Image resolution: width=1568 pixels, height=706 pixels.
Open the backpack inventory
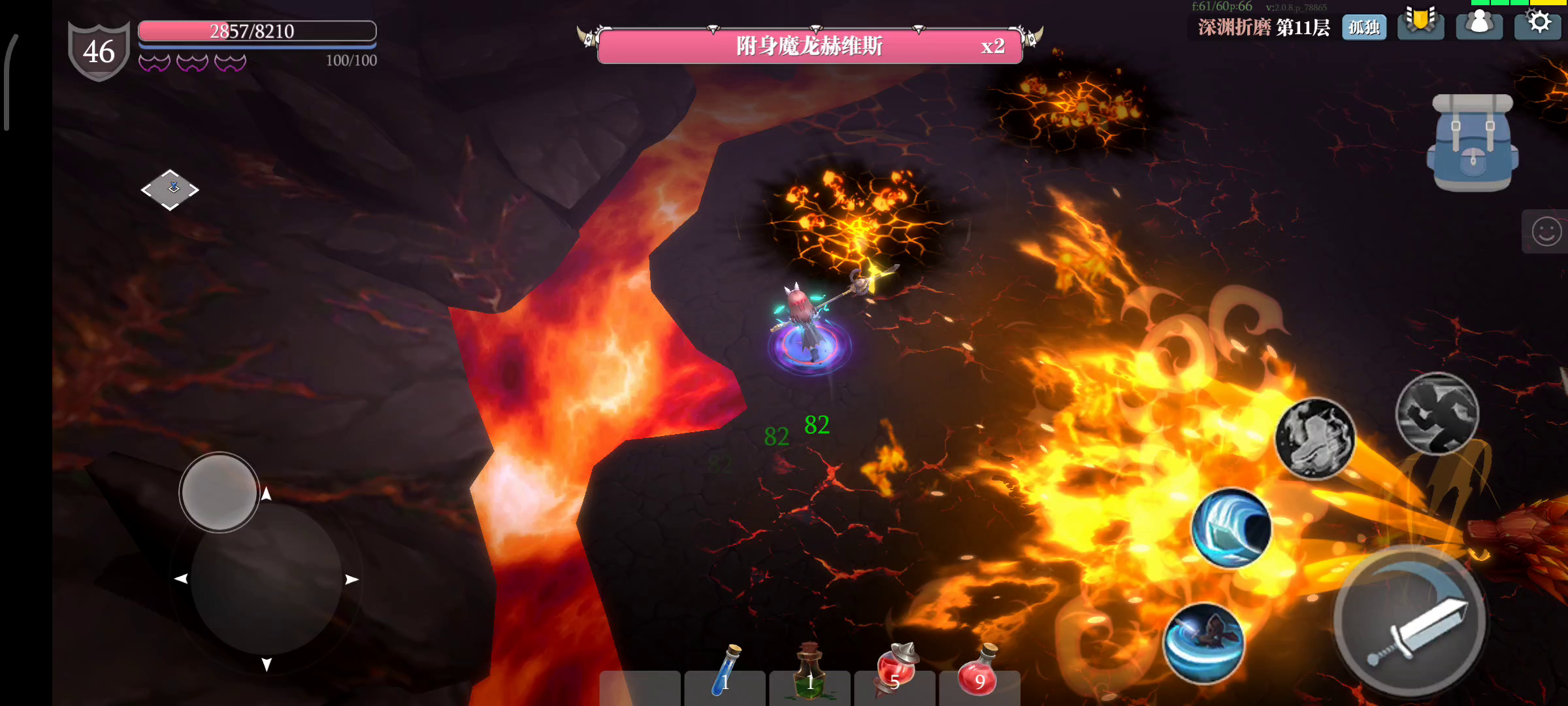(x=1473, y=143)
